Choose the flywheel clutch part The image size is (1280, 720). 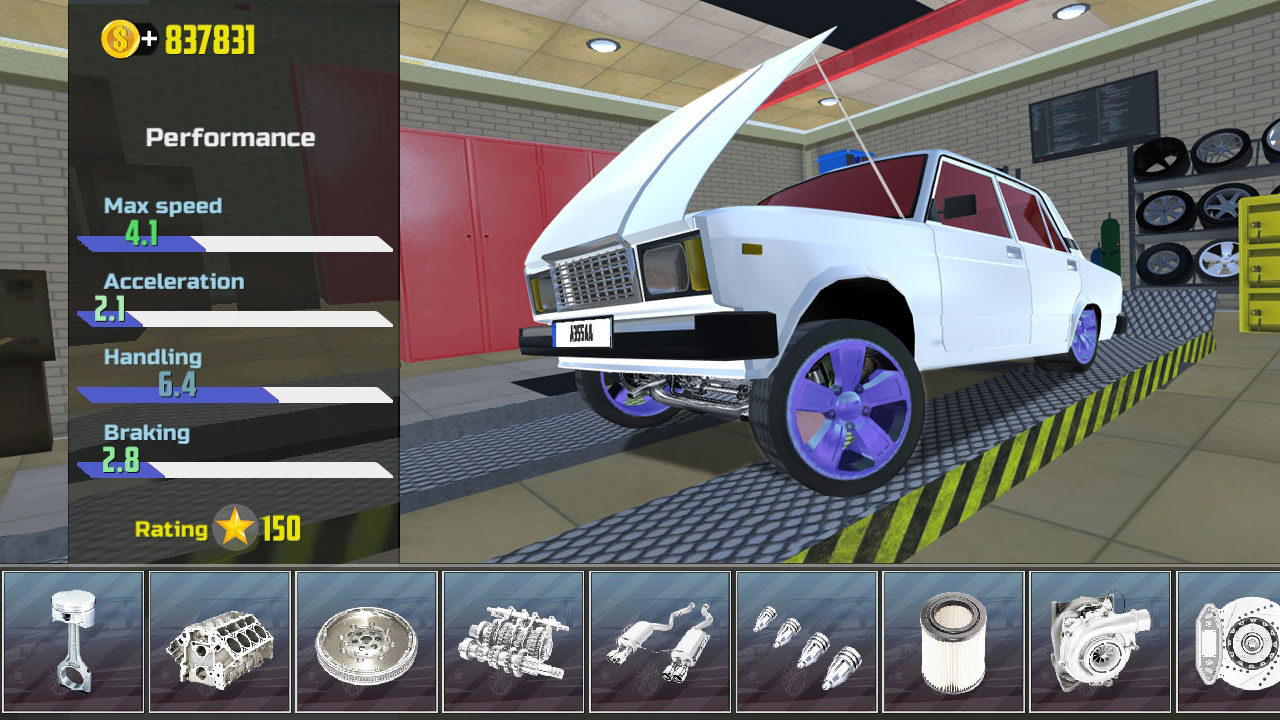[x=366, y=639]
